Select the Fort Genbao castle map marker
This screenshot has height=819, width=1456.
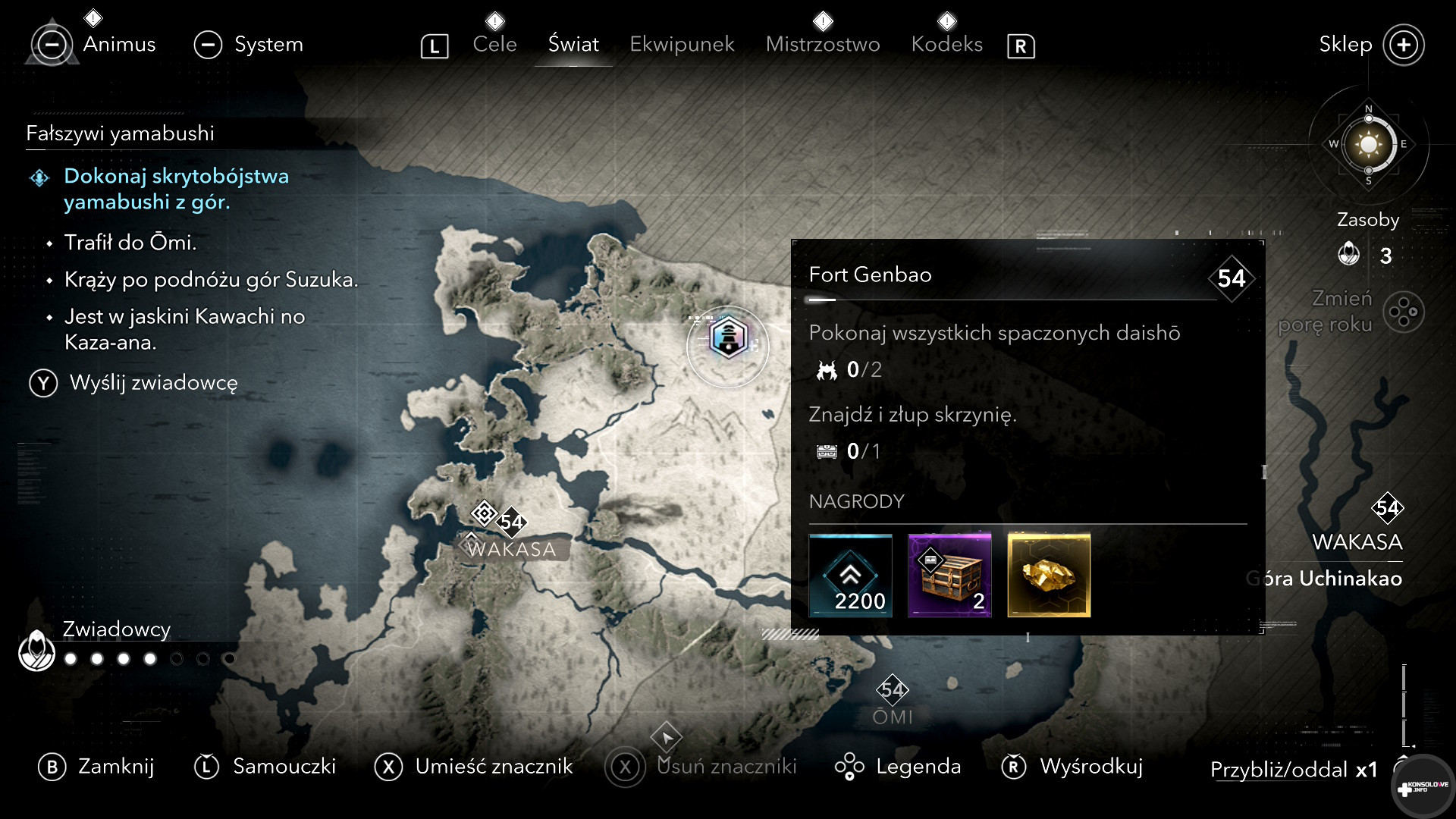[728, 338]
